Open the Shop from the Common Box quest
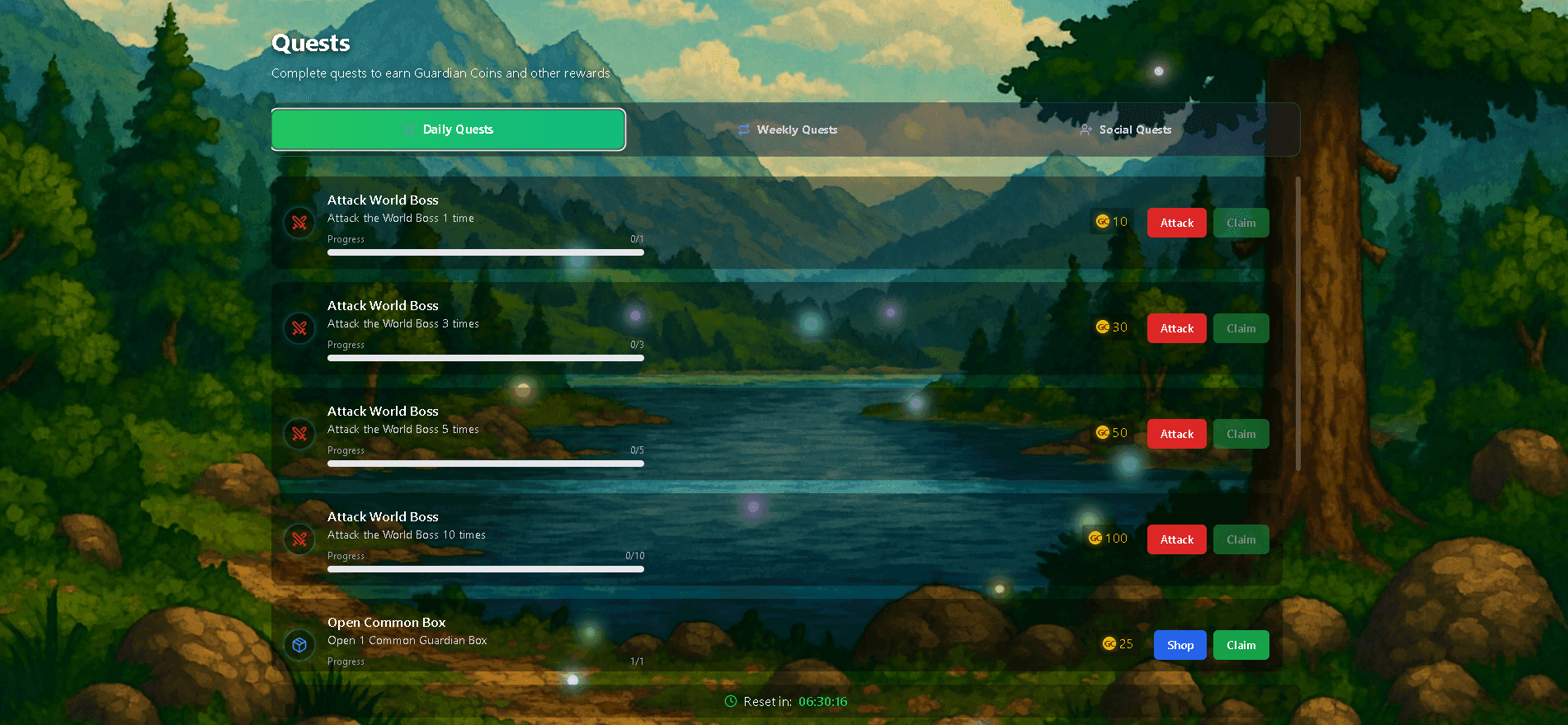Screen dimensions: 1568x725 click(1180, 644)
